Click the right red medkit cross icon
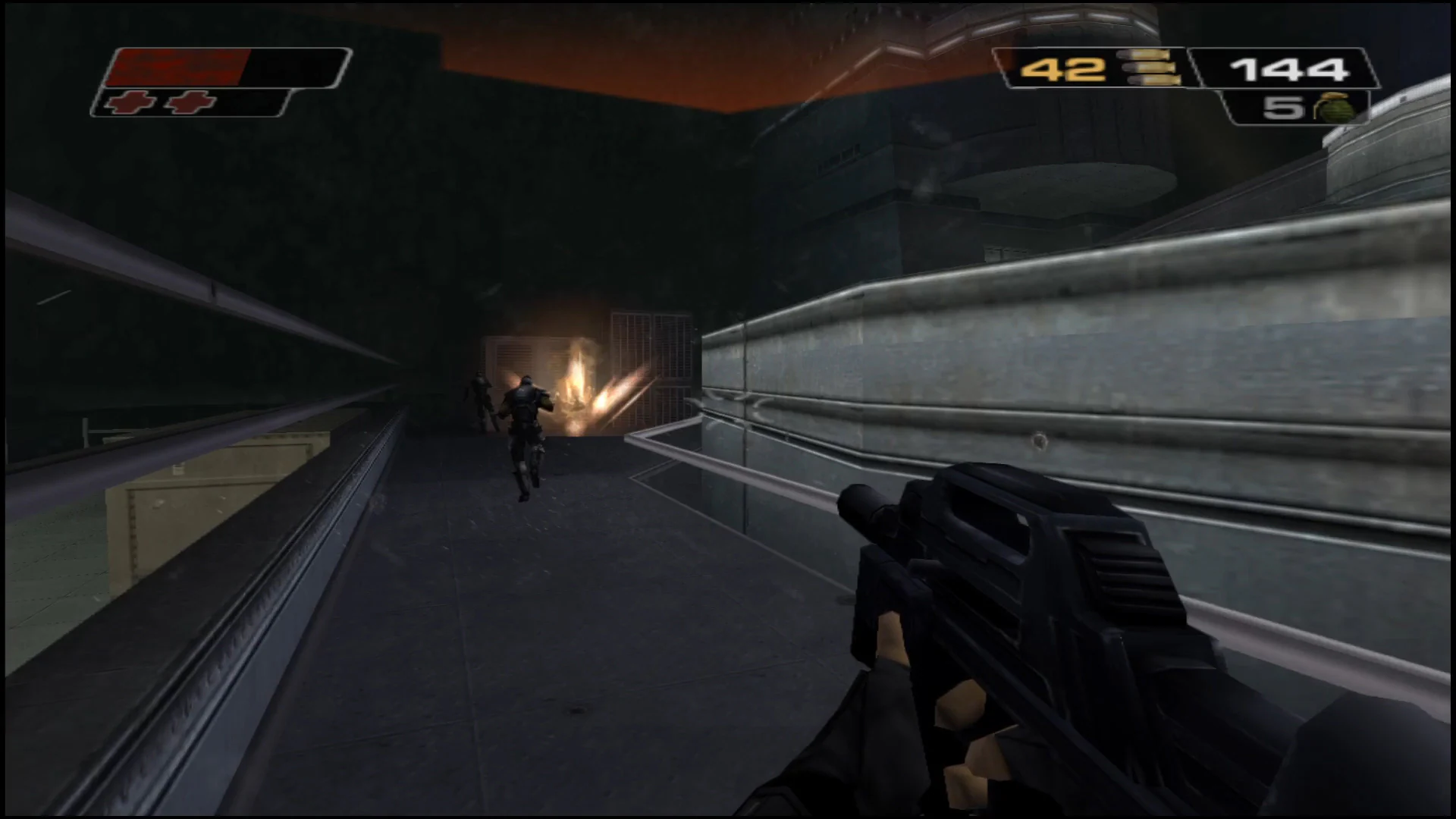Image resolution: width=1456 pixels, height=819 pixels. tap(190, 102)
